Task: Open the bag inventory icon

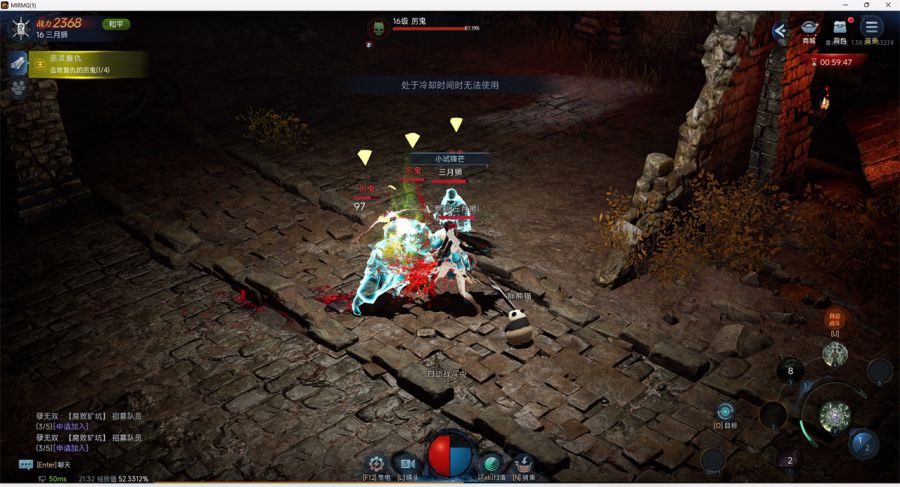Action: (x=840, y=29)
